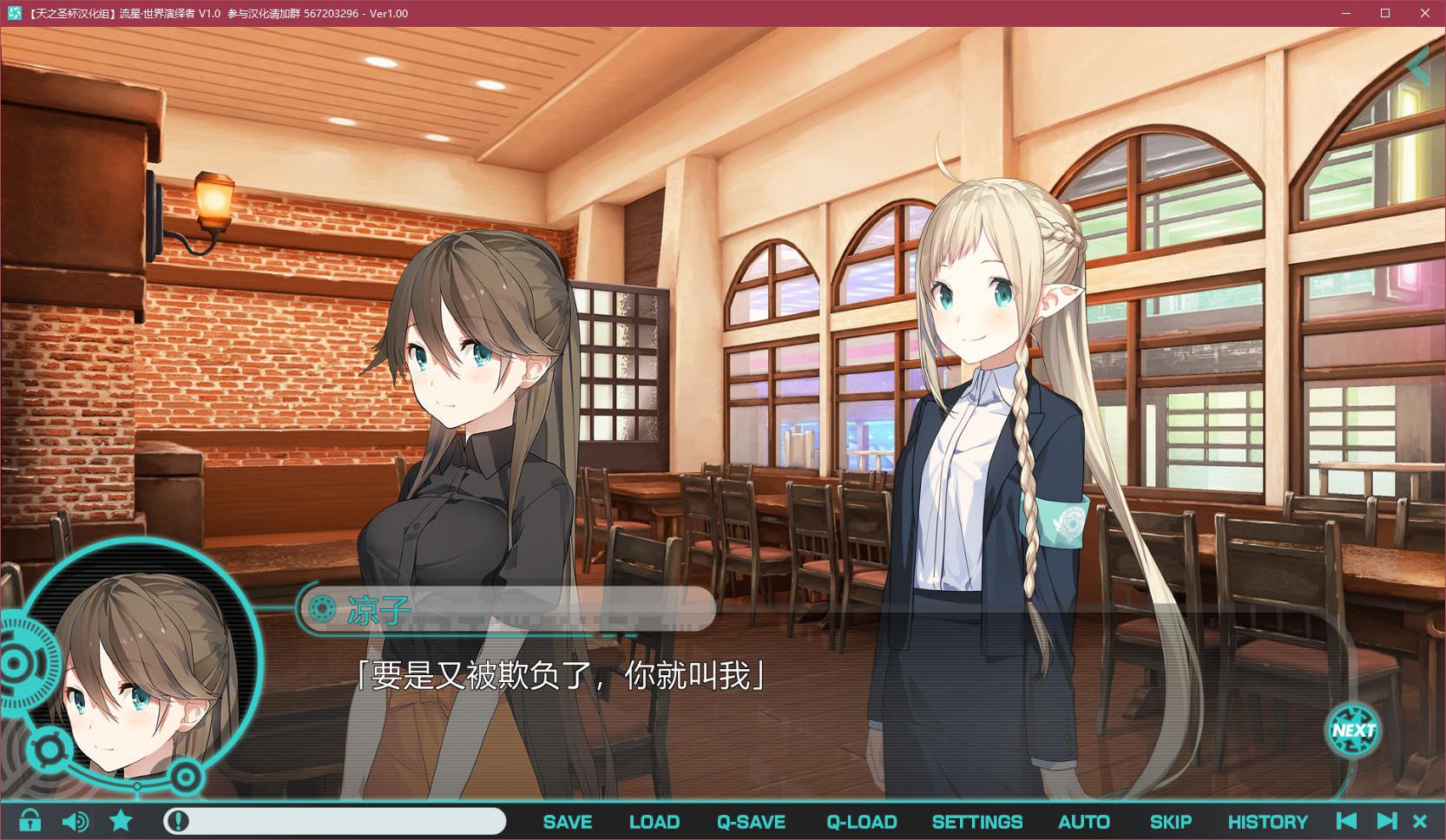This screenshot has width=1446, height=840.
Task: Click the SAVE button
Action: pyautogui.click(x=567, y=821)
